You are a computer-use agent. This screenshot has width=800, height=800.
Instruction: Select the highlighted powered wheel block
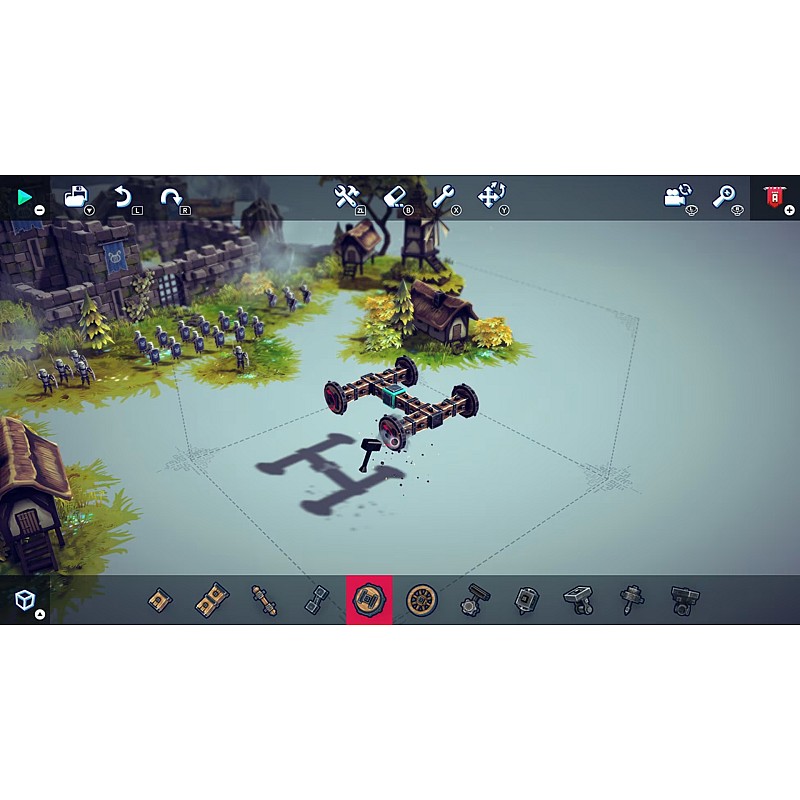[x=369, y=600]
